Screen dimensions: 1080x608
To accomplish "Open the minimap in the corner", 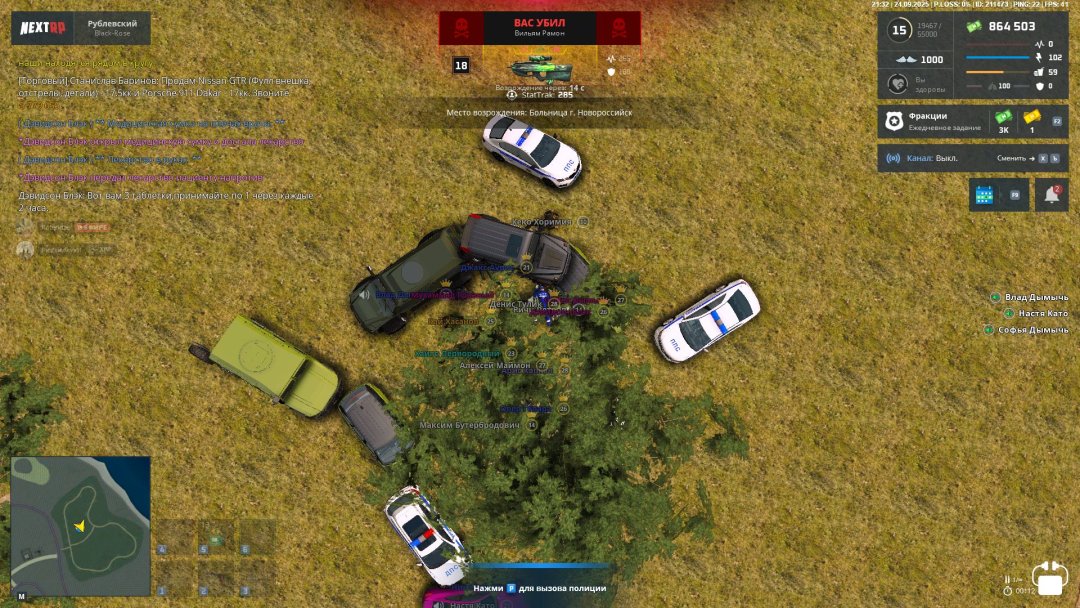I will coord(80,526).
